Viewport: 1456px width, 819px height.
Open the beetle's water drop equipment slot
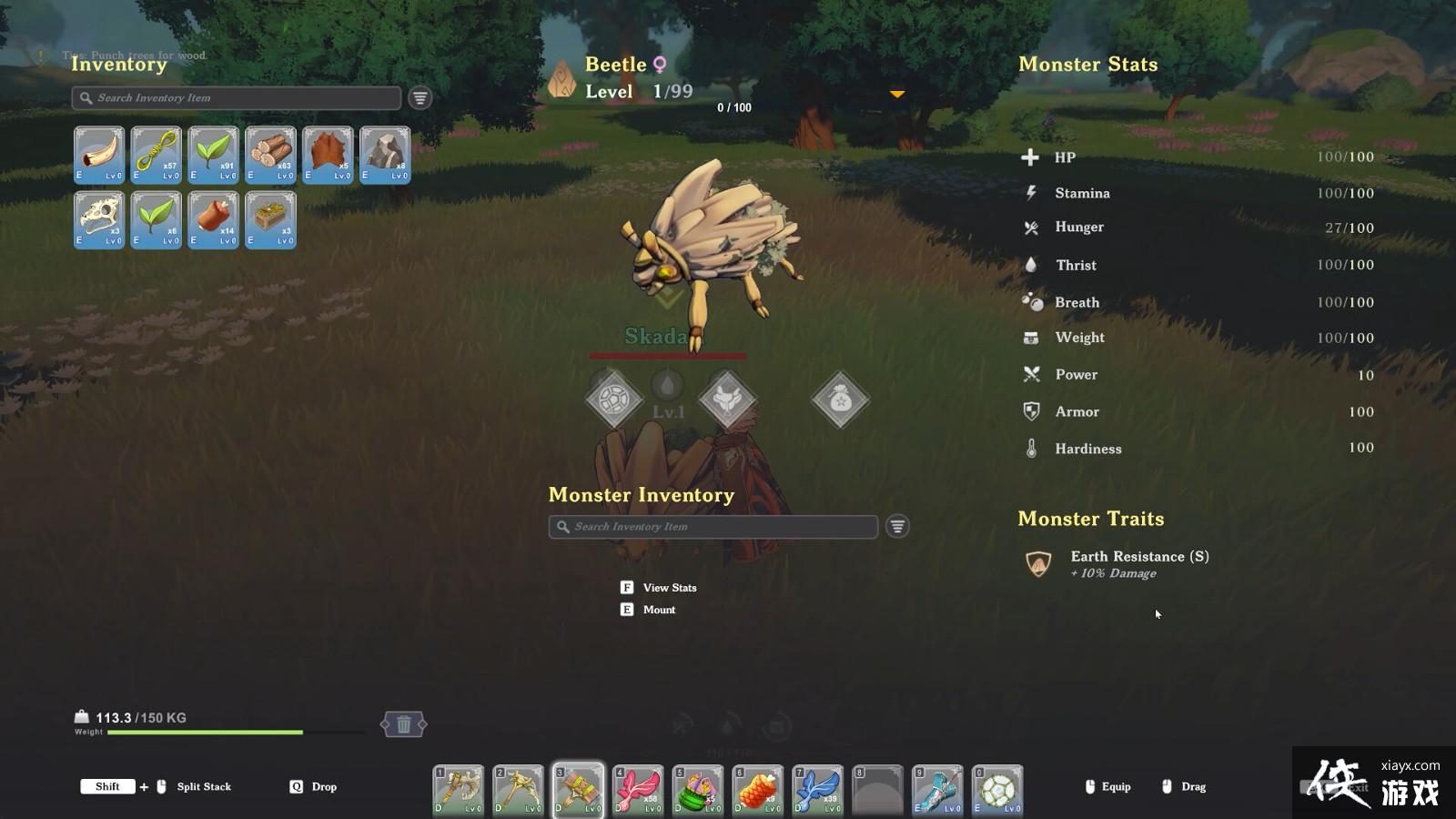coord(665,386)
